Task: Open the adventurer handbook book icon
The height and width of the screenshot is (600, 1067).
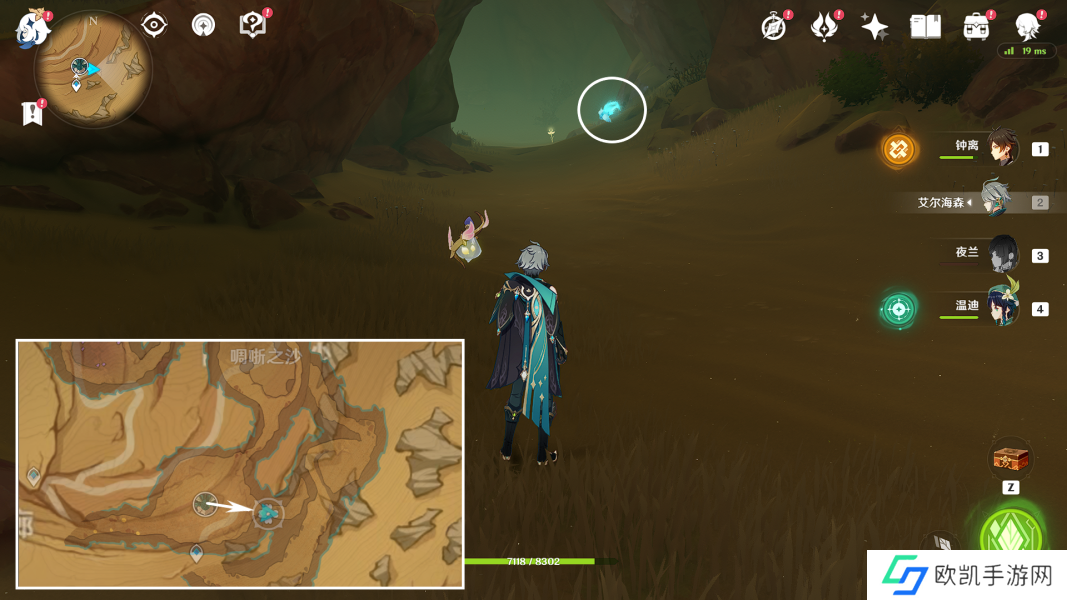Action: [x=925, y=27]
